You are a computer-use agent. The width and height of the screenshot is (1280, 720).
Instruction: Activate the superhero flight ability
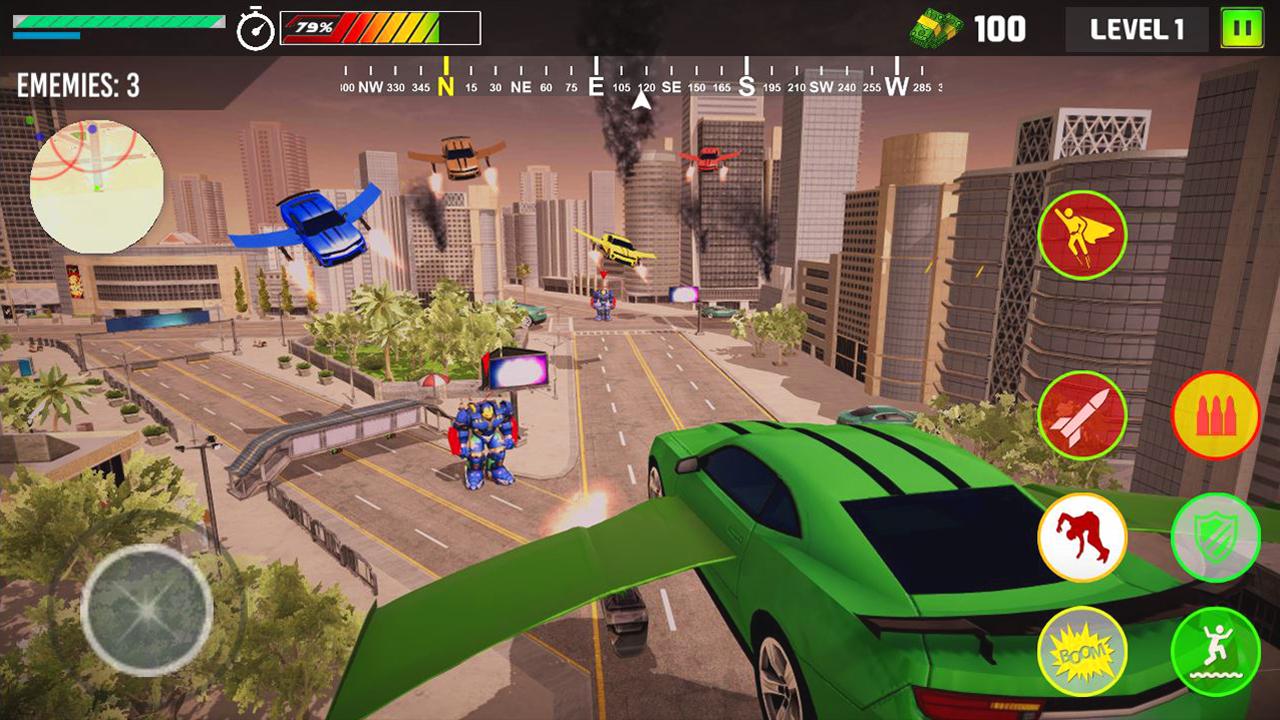pyautogui.click(x=1083, y=236)
